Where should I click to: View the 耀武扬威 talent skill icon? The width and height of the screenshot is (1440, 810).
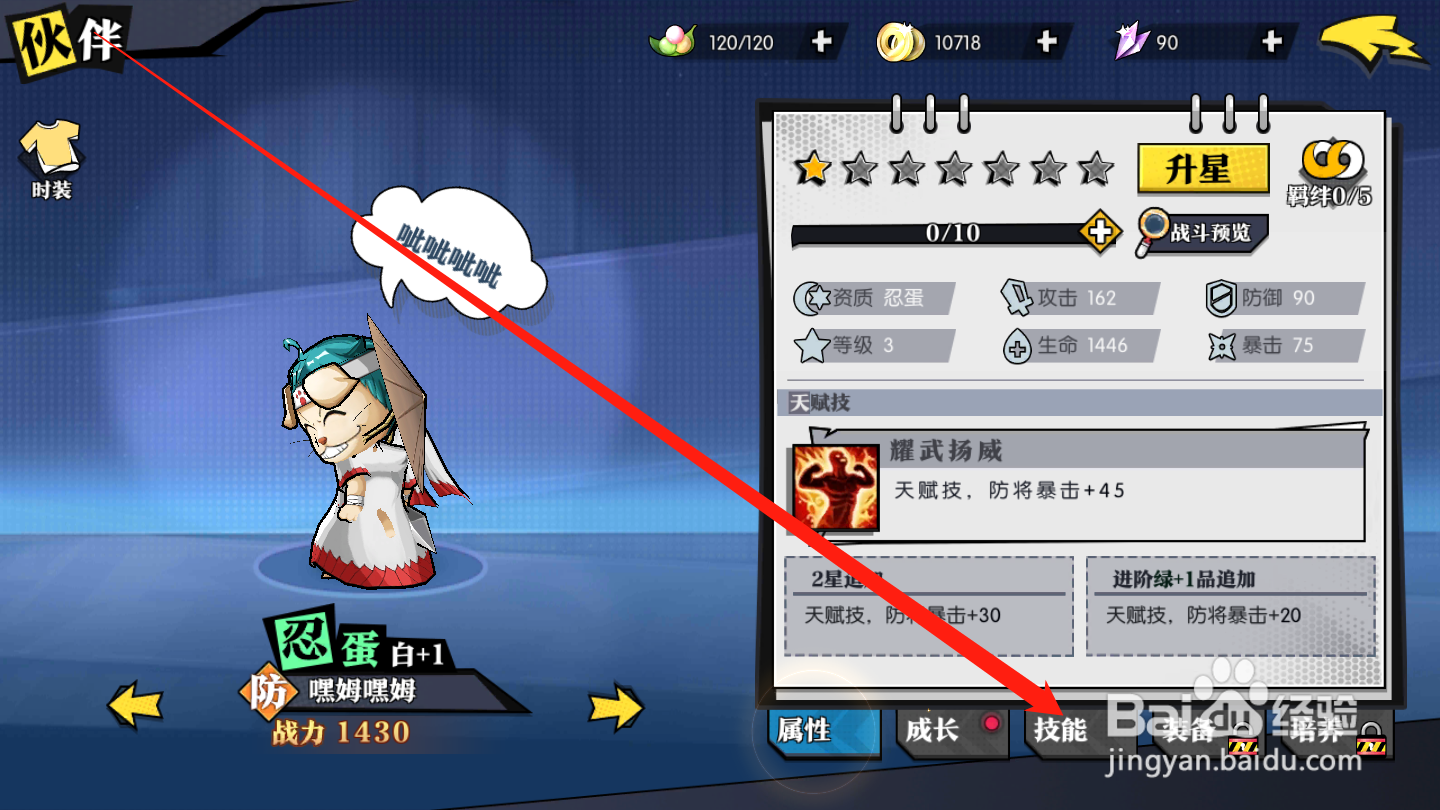click(838, 487)
